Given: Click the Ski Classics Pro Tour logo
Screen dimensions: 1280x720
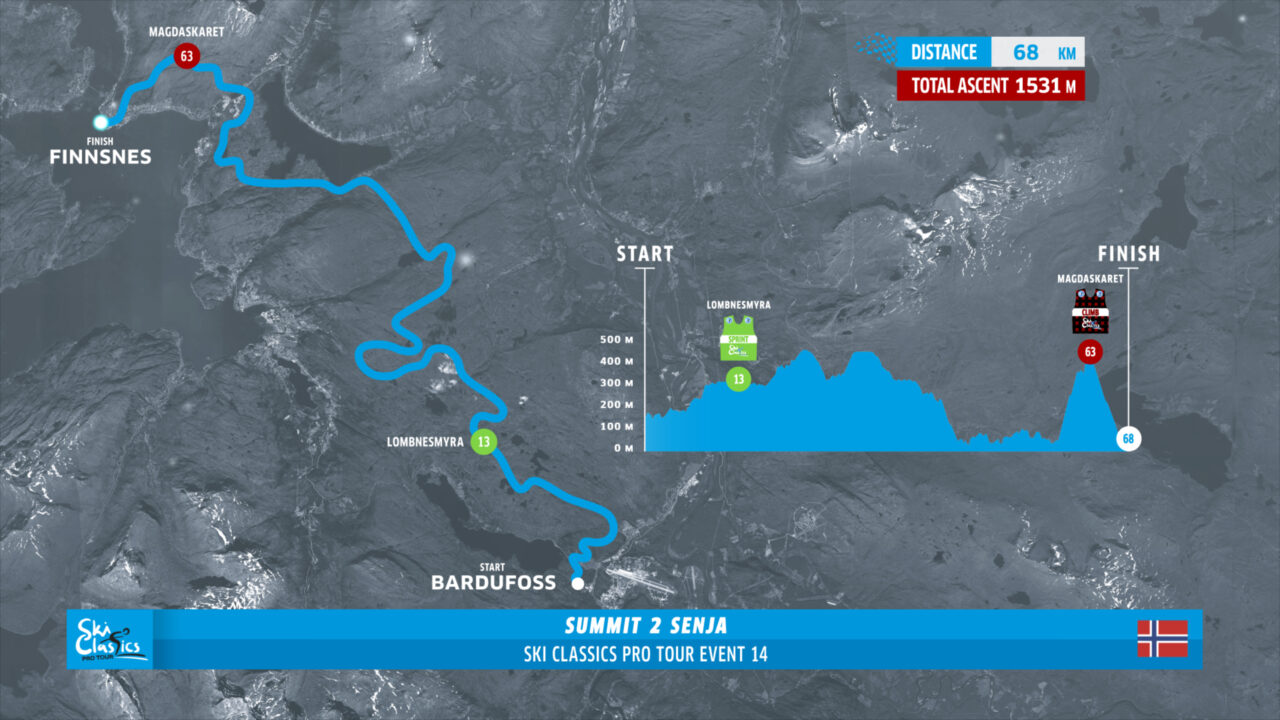Looking at the screenshot, I should (112, 640).
